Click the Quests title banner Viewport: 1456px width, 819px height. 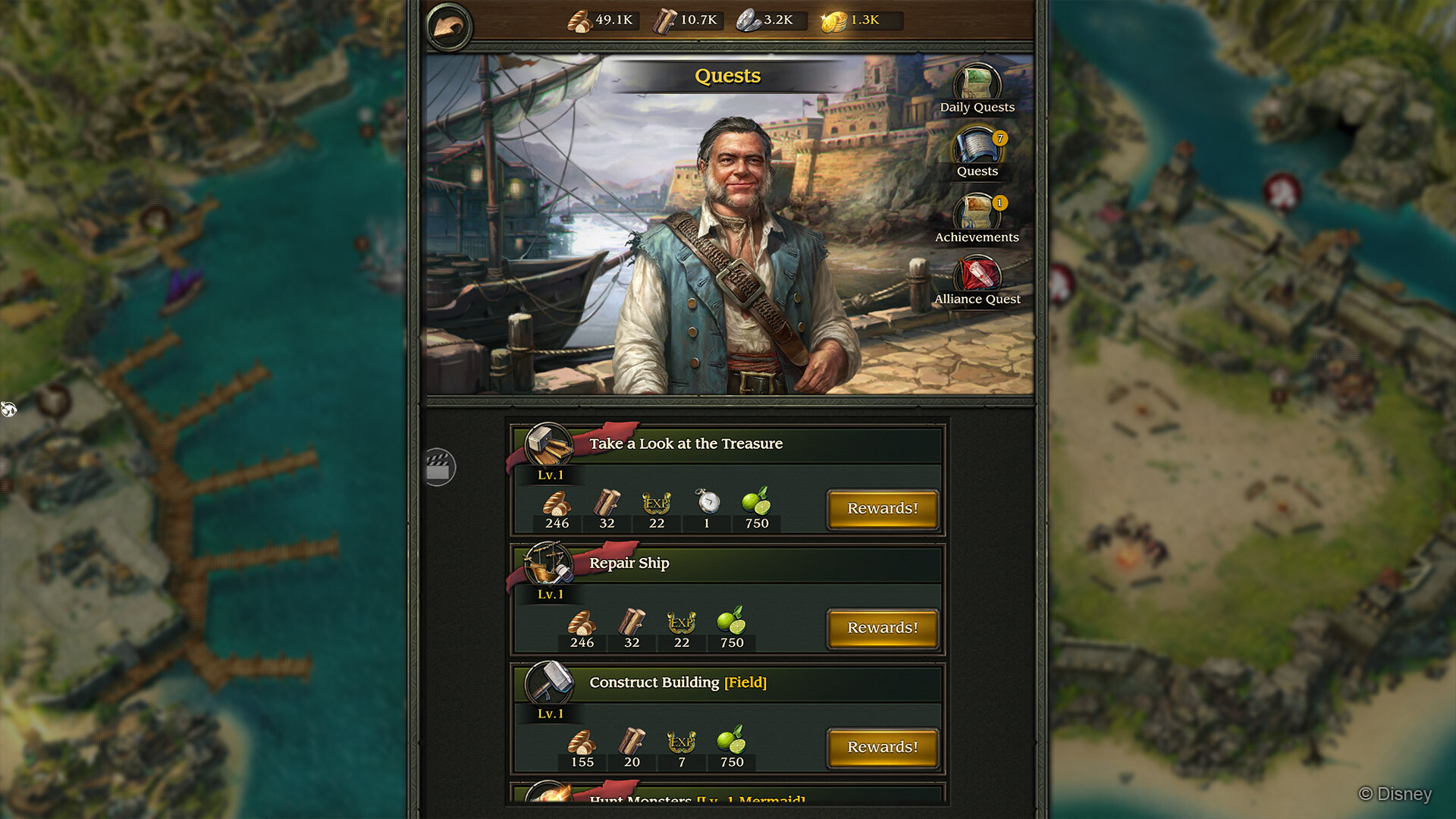click(x=728, y=76)
